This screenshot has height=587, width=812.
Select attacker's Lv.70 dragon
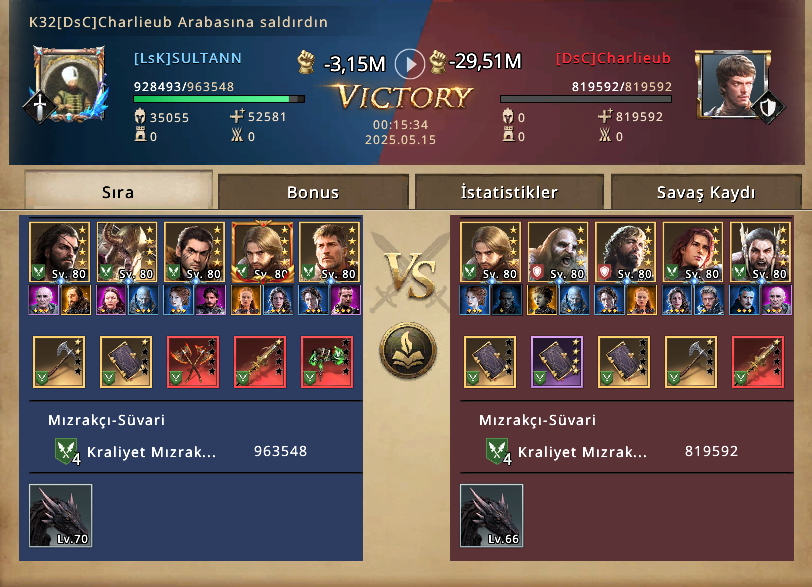(60, 515)
